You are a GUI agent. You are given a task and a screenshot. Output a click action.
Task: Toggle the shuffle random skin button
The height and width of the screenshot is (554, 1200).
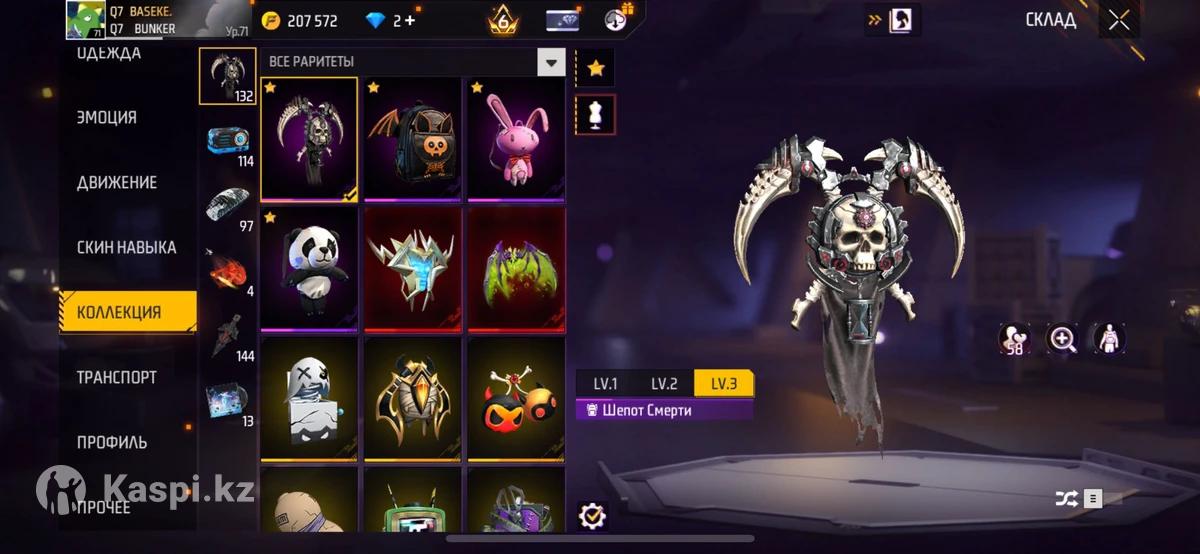click(1068, 498)
